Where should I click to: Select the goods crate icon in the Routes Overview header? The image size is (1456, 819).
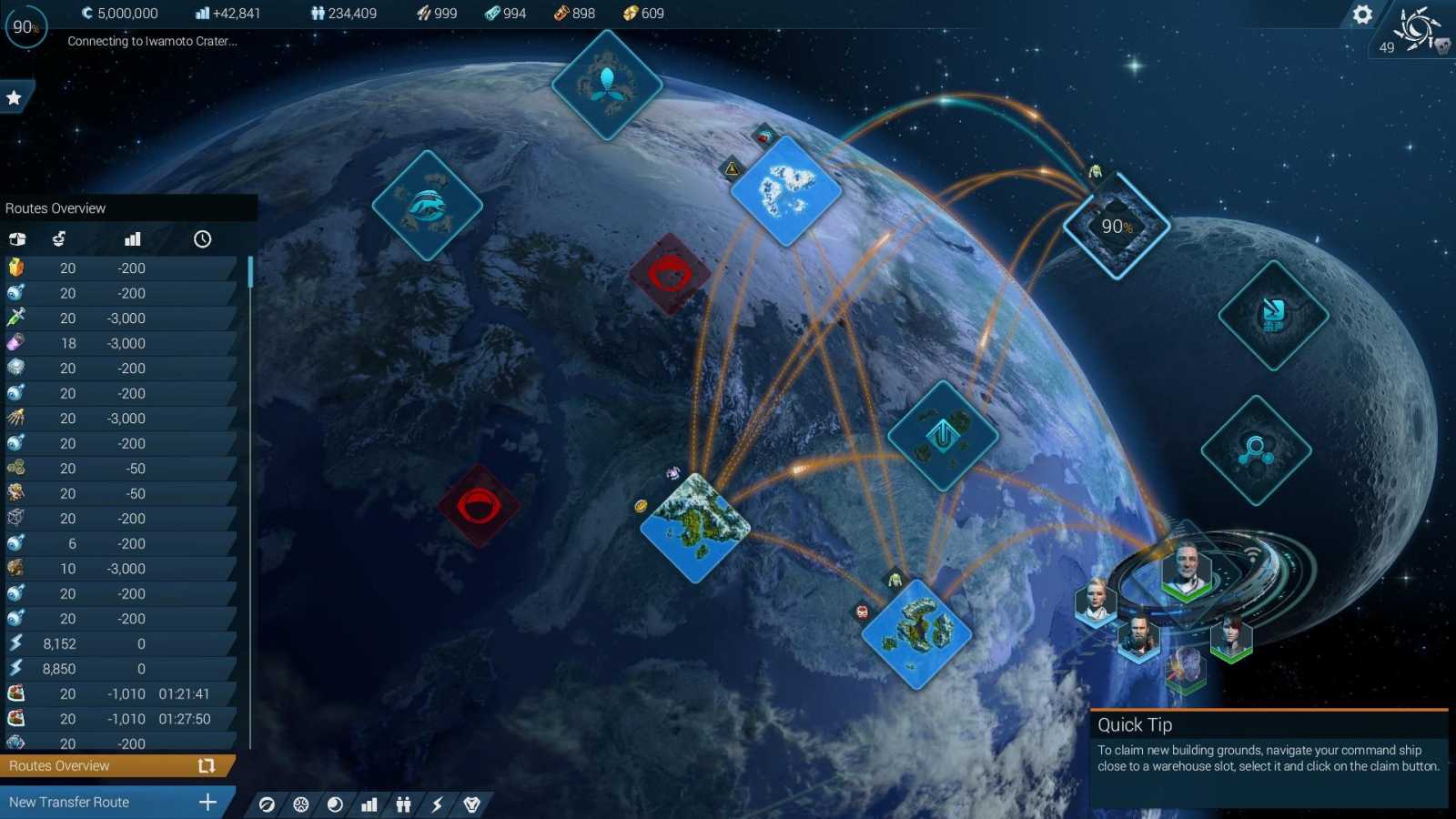pos(17,239)
